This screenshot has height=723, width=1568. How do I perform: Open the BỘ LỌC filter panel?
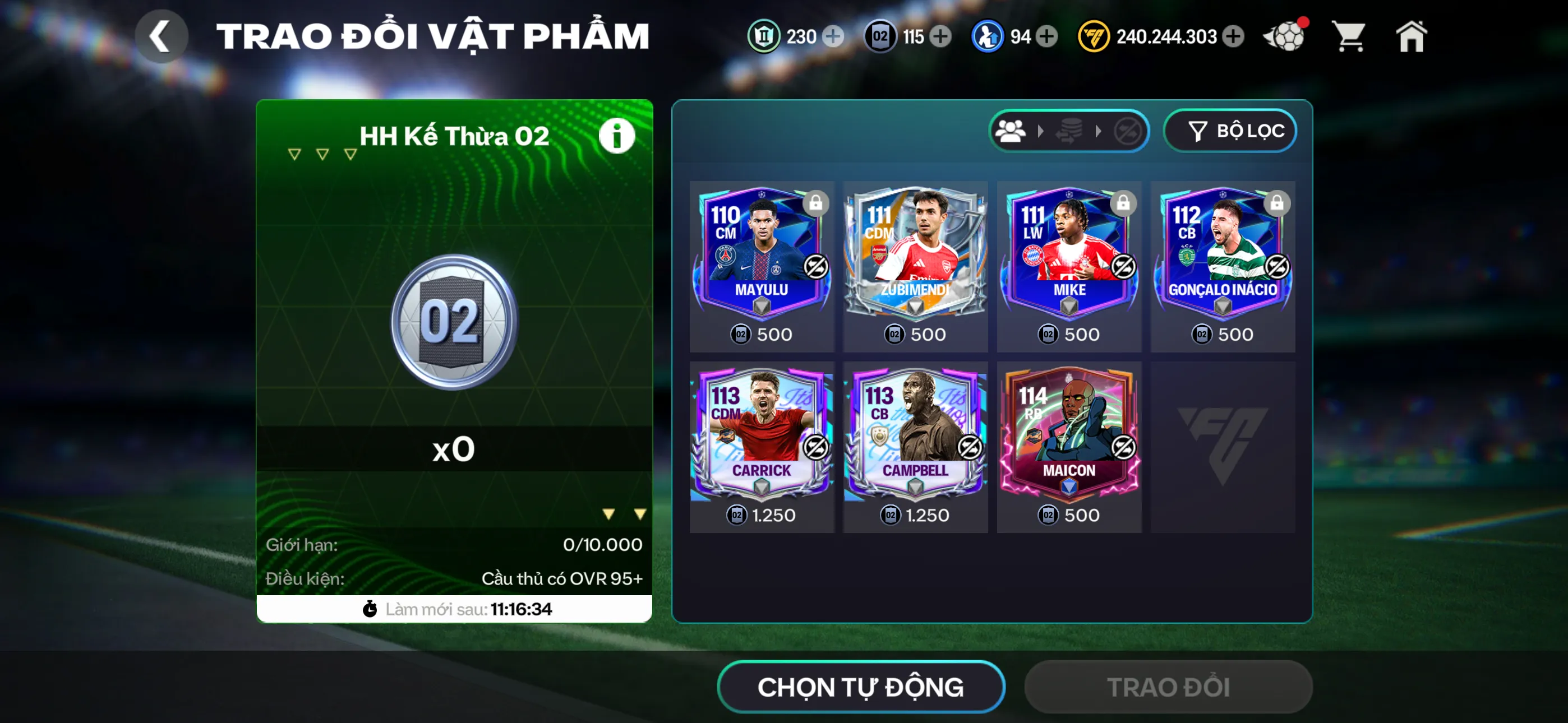point(1230,130)
